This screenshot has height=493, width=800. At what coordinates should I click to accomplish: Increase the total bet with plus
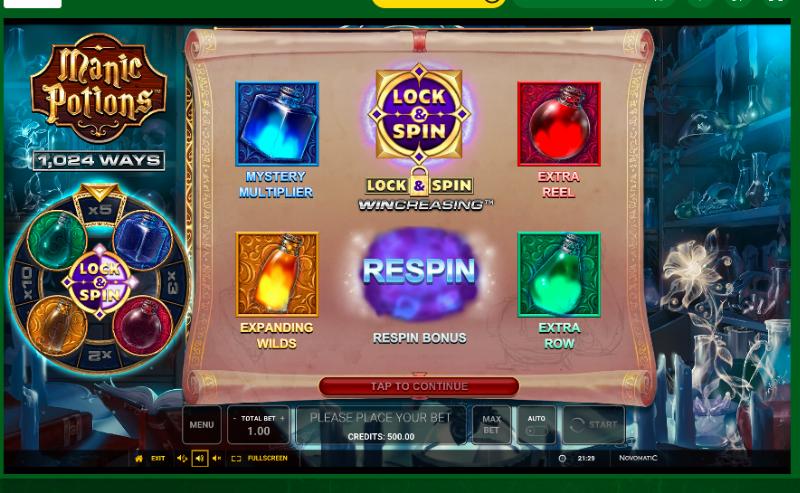282,419
